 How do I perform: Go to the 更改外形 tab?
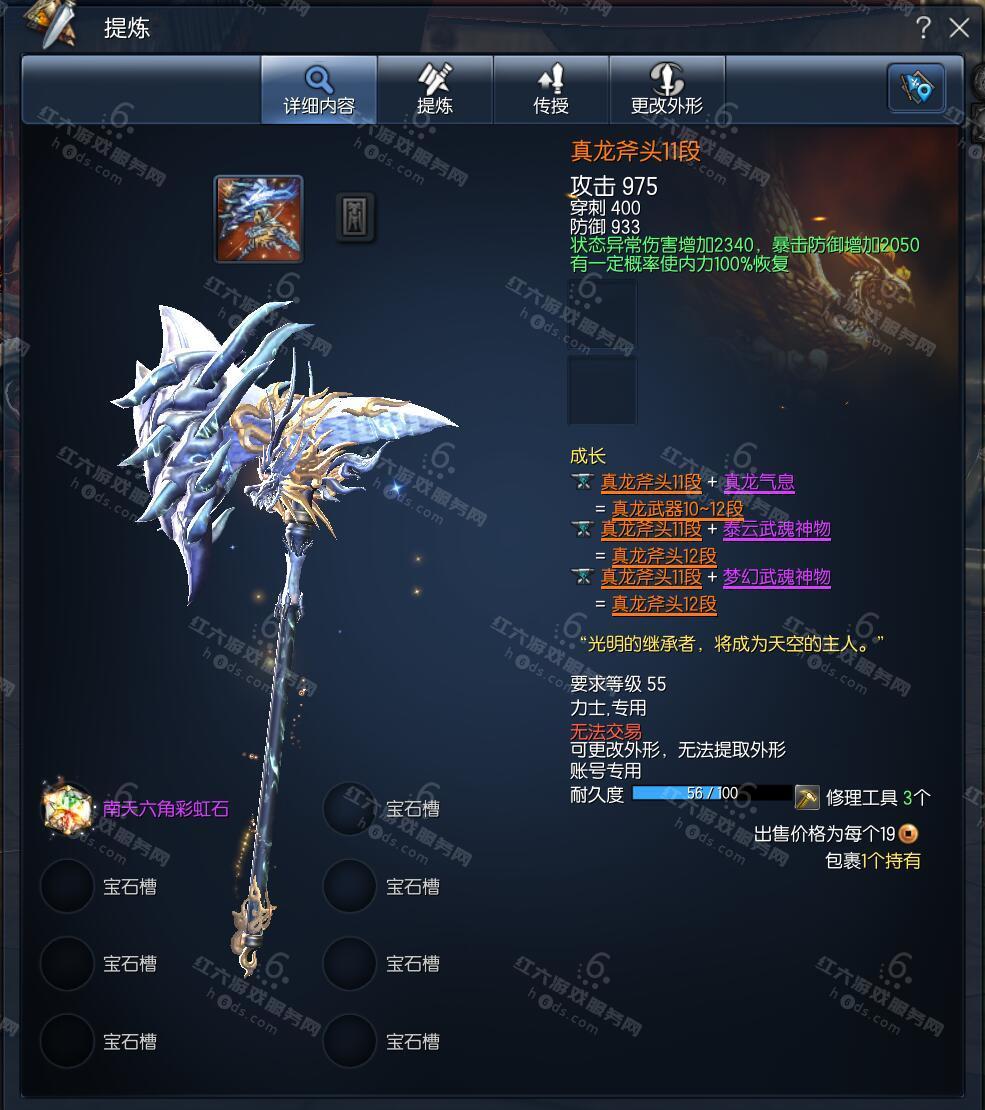(667, 89)
